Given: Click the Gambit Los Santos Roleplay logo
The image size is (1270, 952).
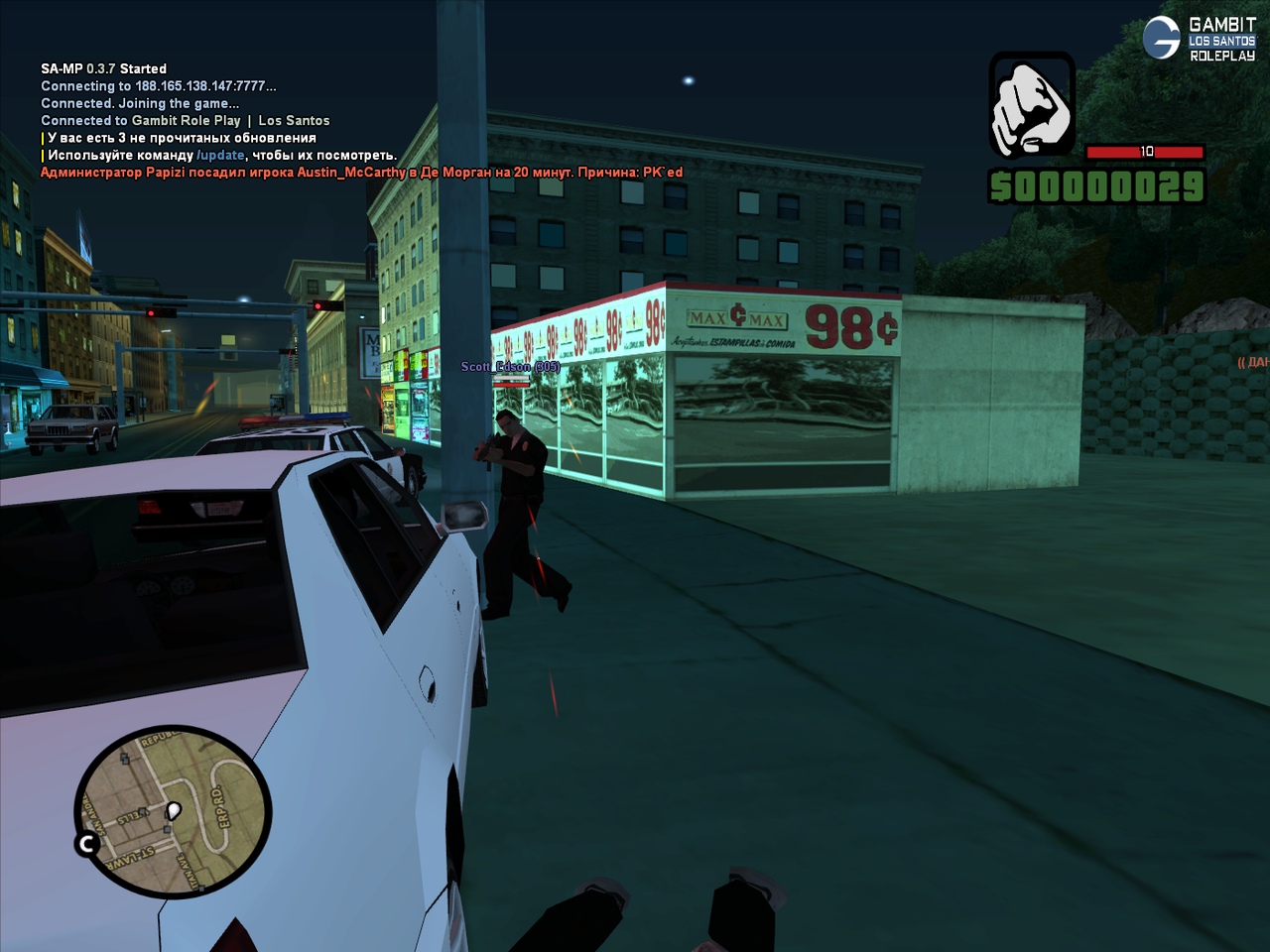Looking at the screenshot, I should [1200, 39].
